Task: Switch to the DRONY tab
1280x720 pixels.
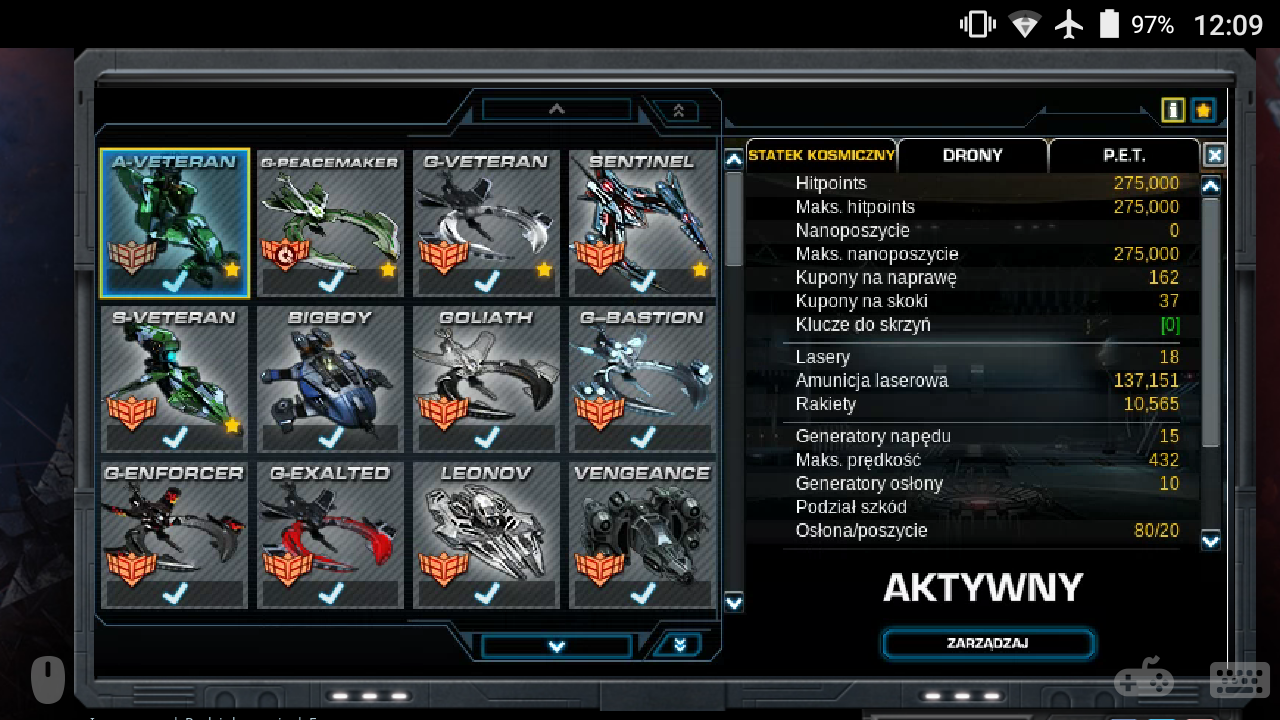Action: pyautogui.click(x=972, y=156)
